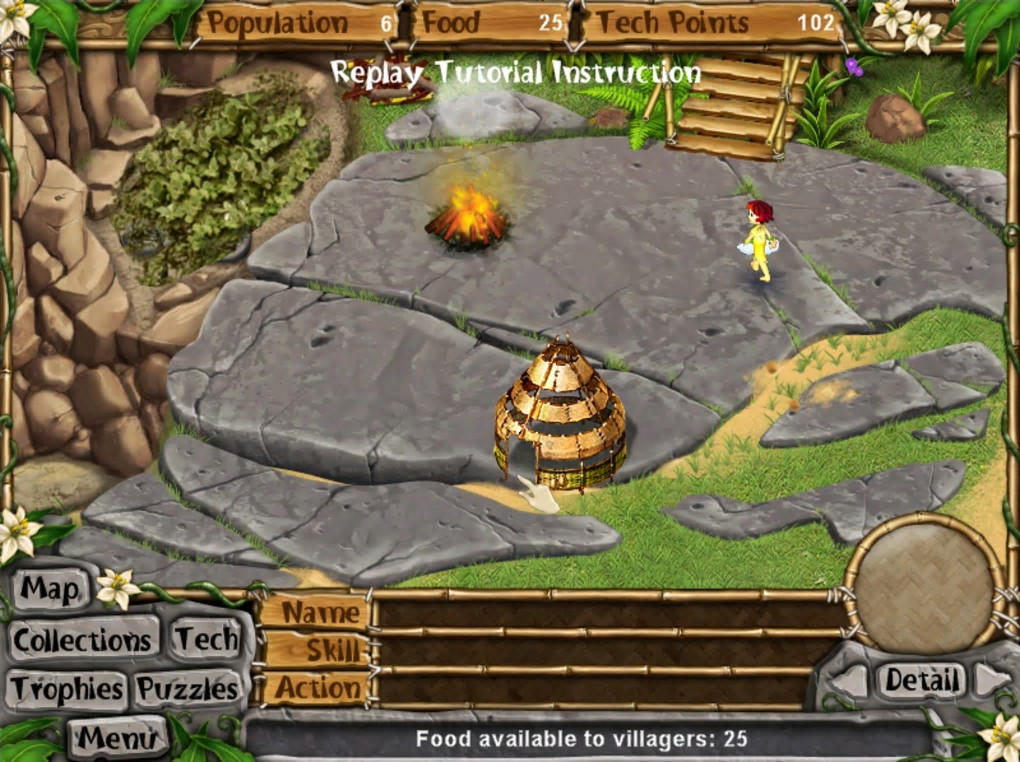This screenshot has height=762, width=1020.
Task: Show the Tech upgrades screen
Action: (206, 640)
